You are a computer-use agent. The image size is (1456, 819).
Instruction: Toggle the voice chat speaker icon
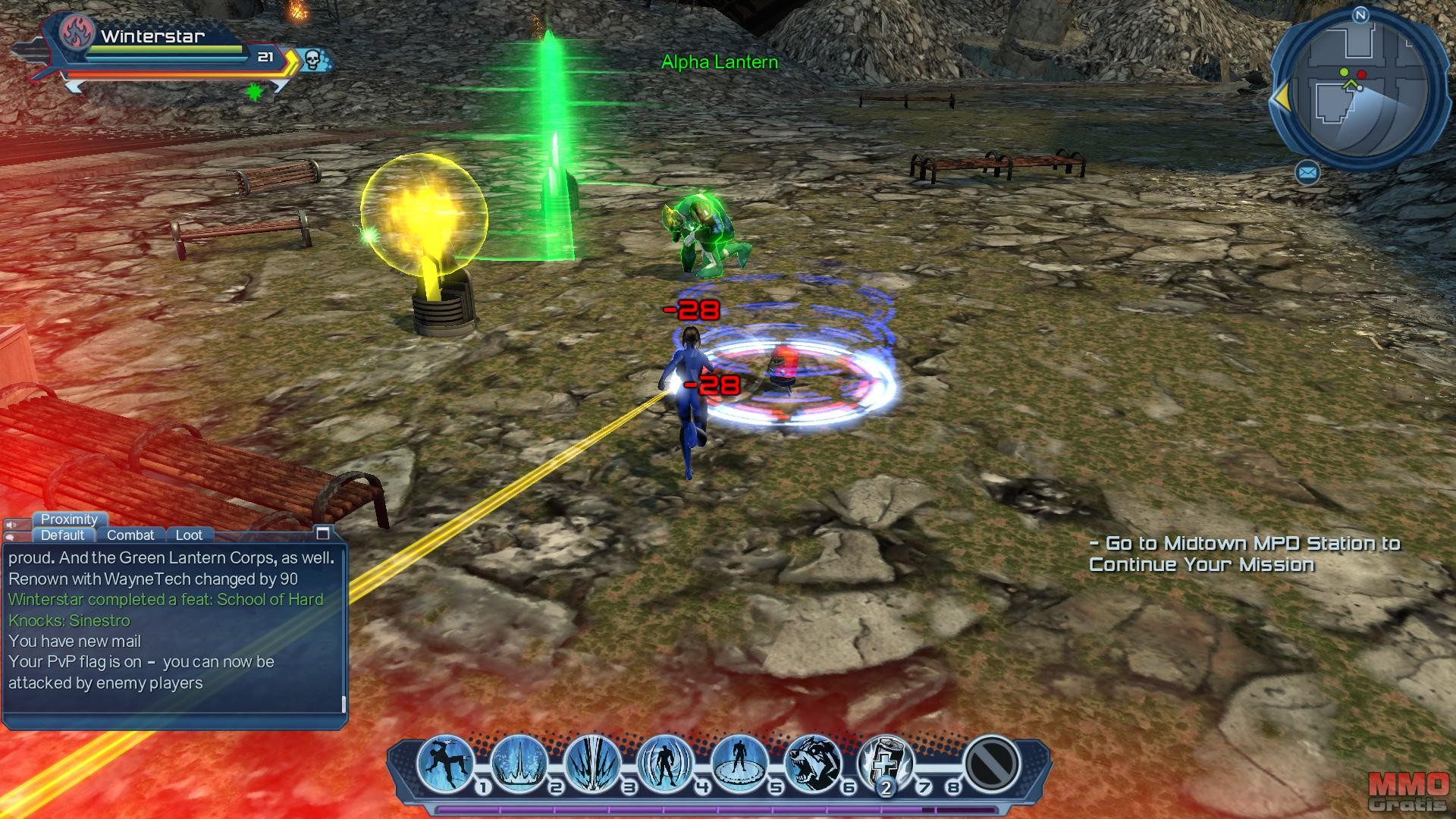pos(13,525)
